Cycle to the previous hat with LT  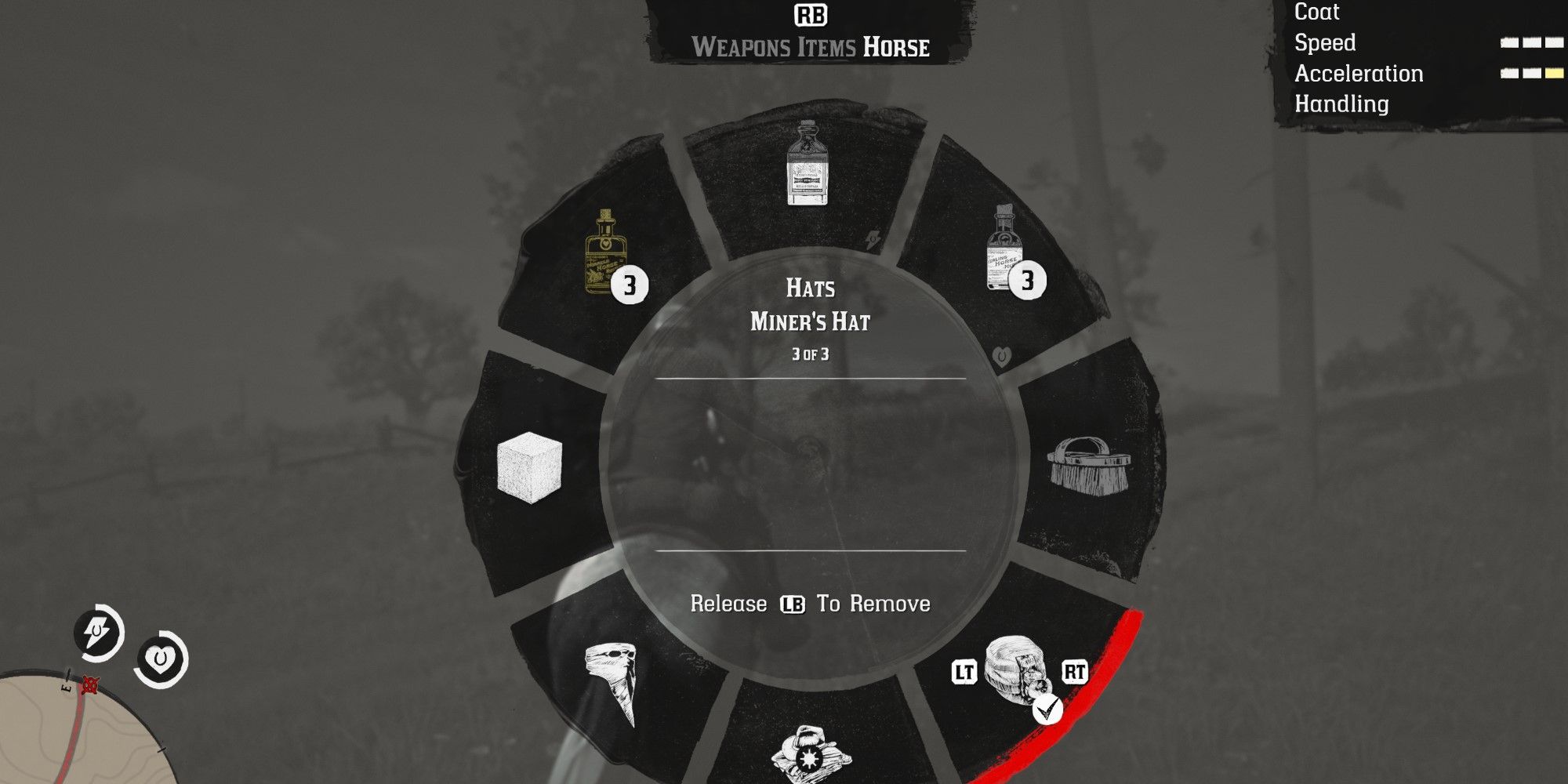pyautogui.click(x=965, y=670)
